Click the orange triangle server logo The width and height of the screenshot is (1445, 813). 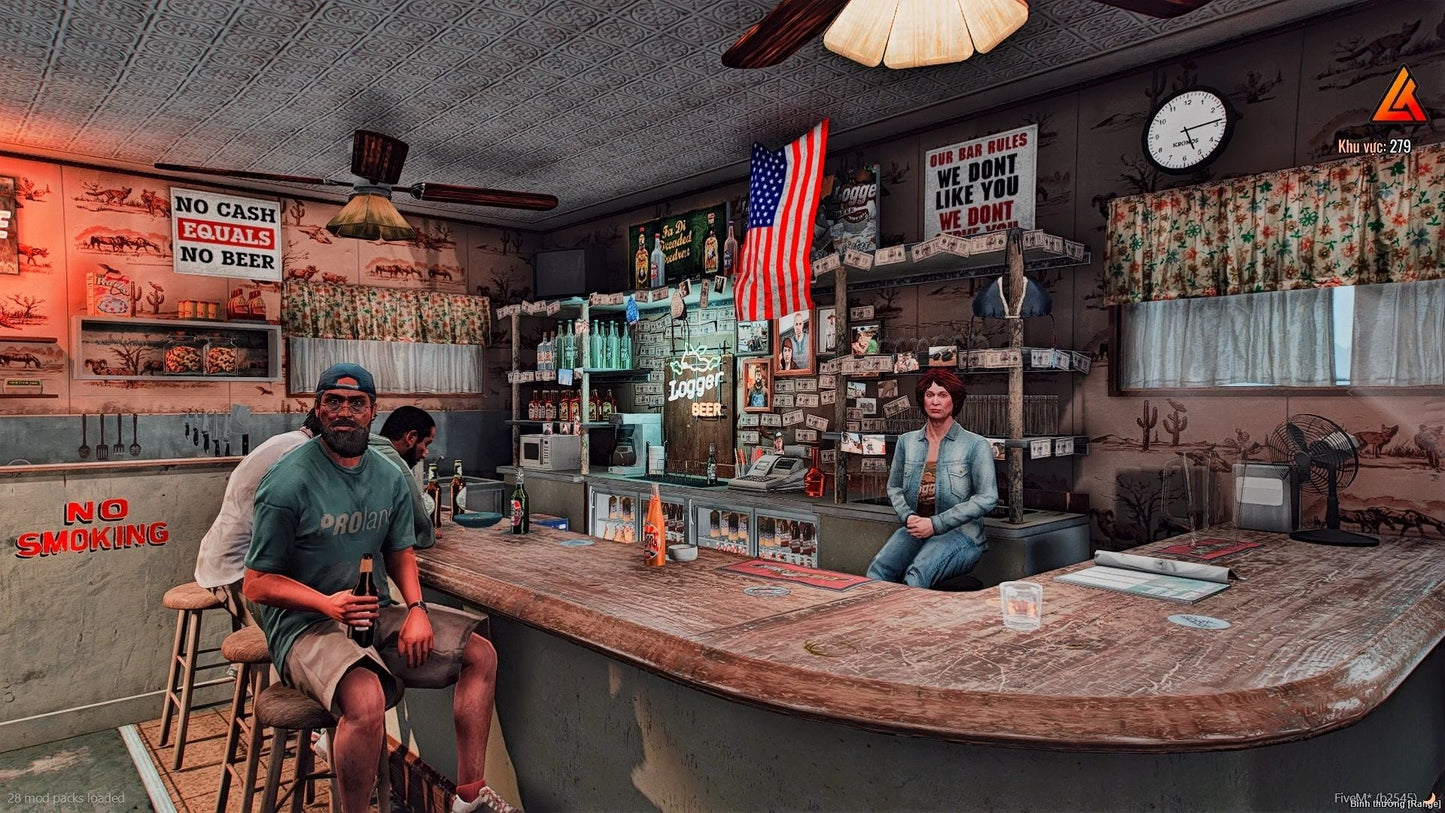pyautogui.click(x=1398, y=98)
